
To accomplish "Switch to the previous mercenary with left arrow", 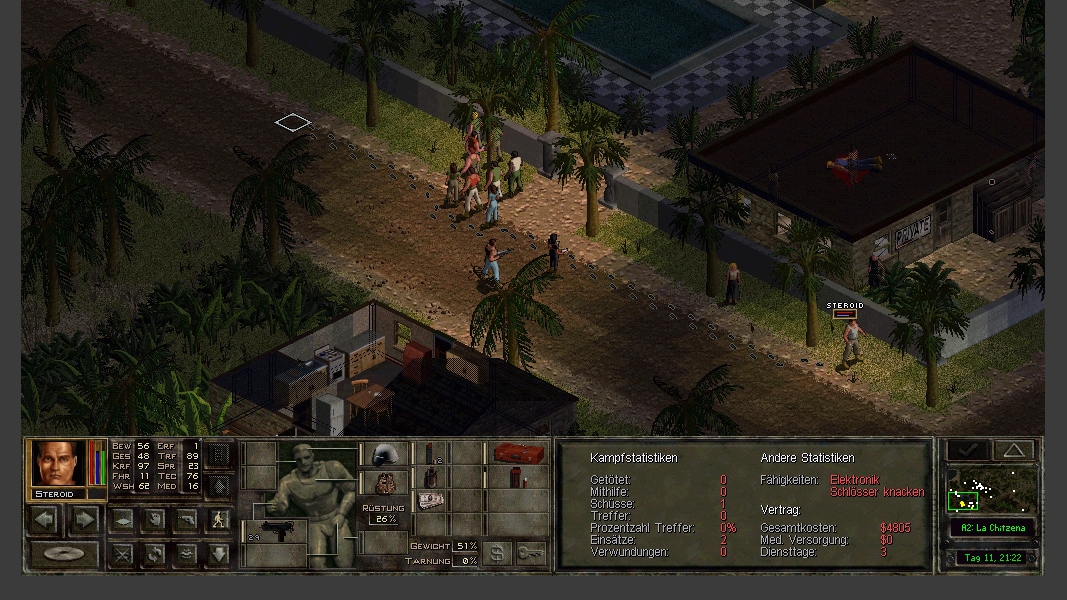I will 45,519.
